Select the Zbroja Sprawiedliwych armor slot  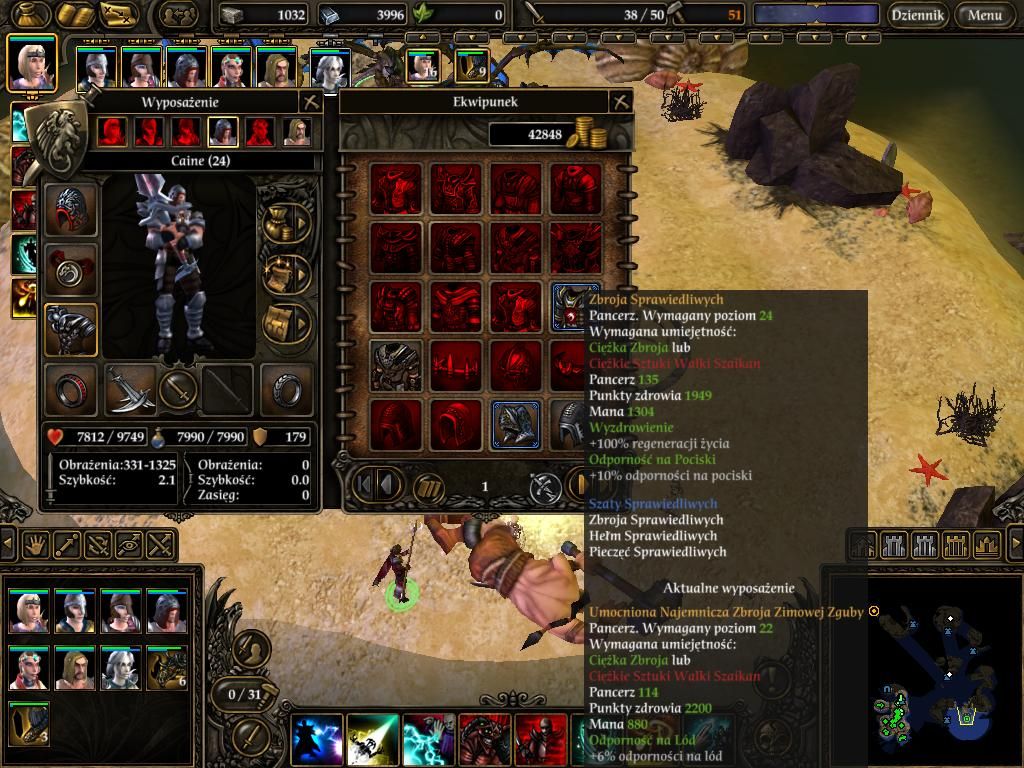coord(574,306)
